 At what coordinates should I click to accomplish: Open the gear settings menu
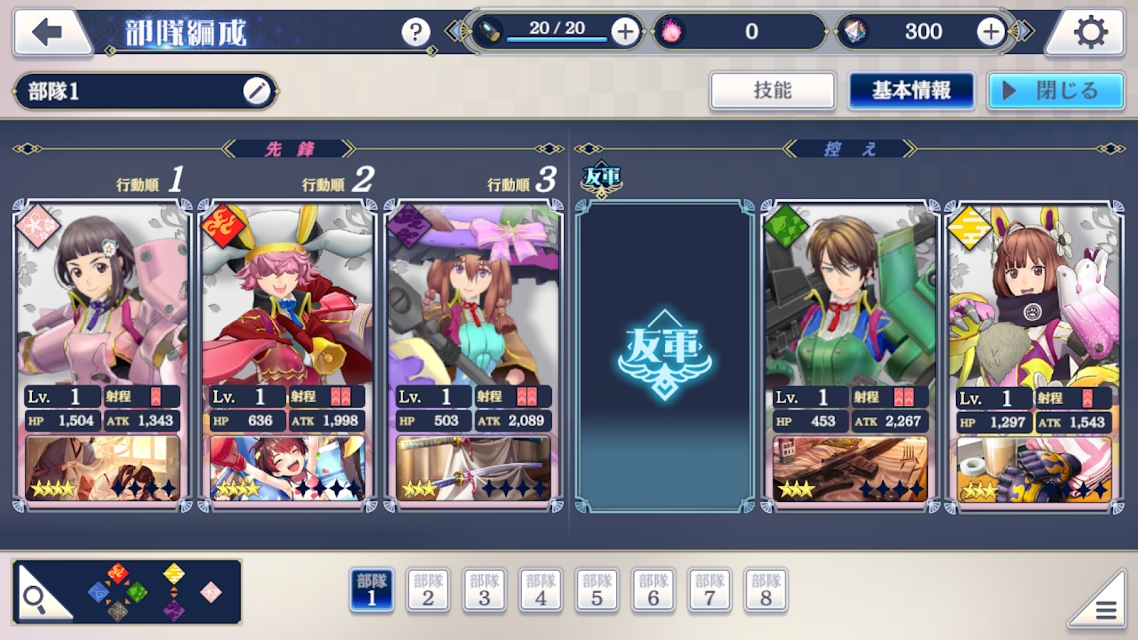click(x=1089, y=33)
